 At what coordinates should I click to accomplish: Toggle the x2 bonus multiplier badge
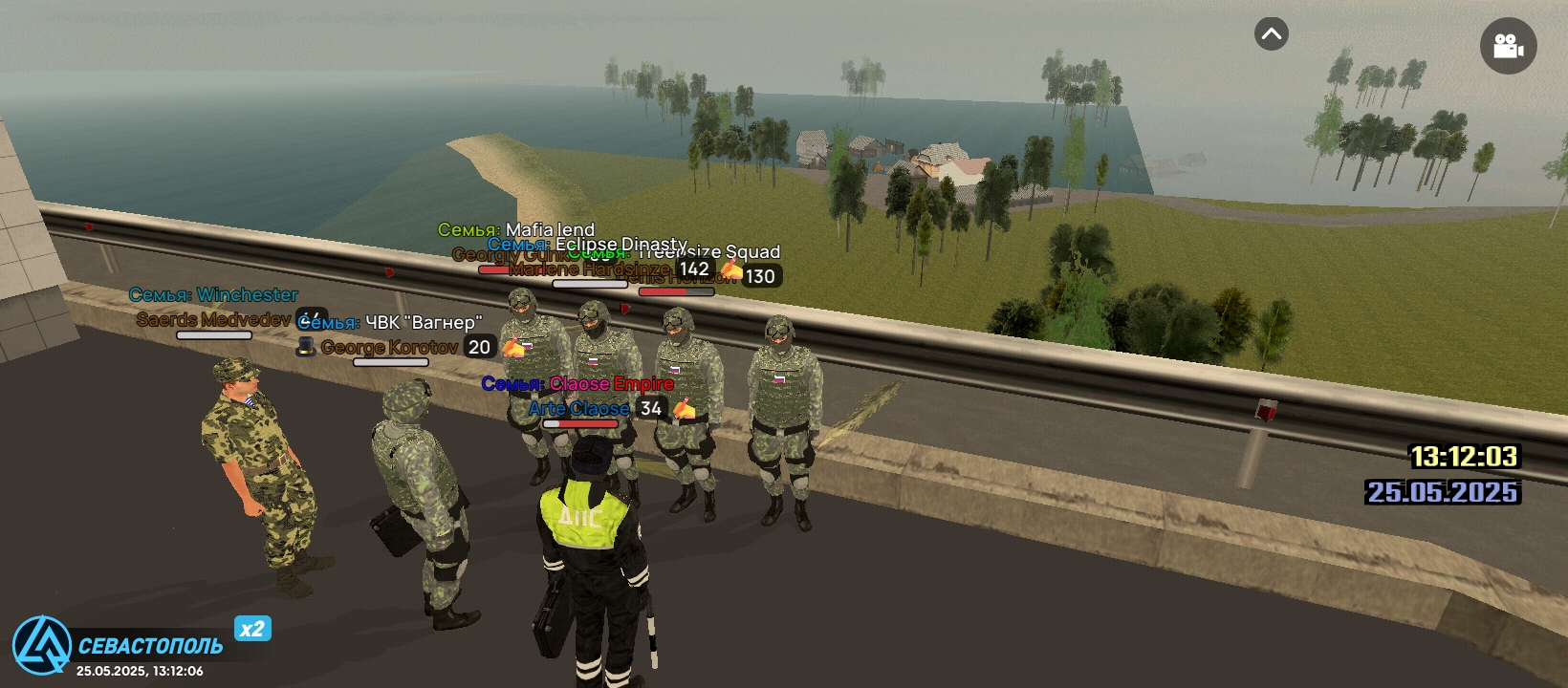[251, 628]
